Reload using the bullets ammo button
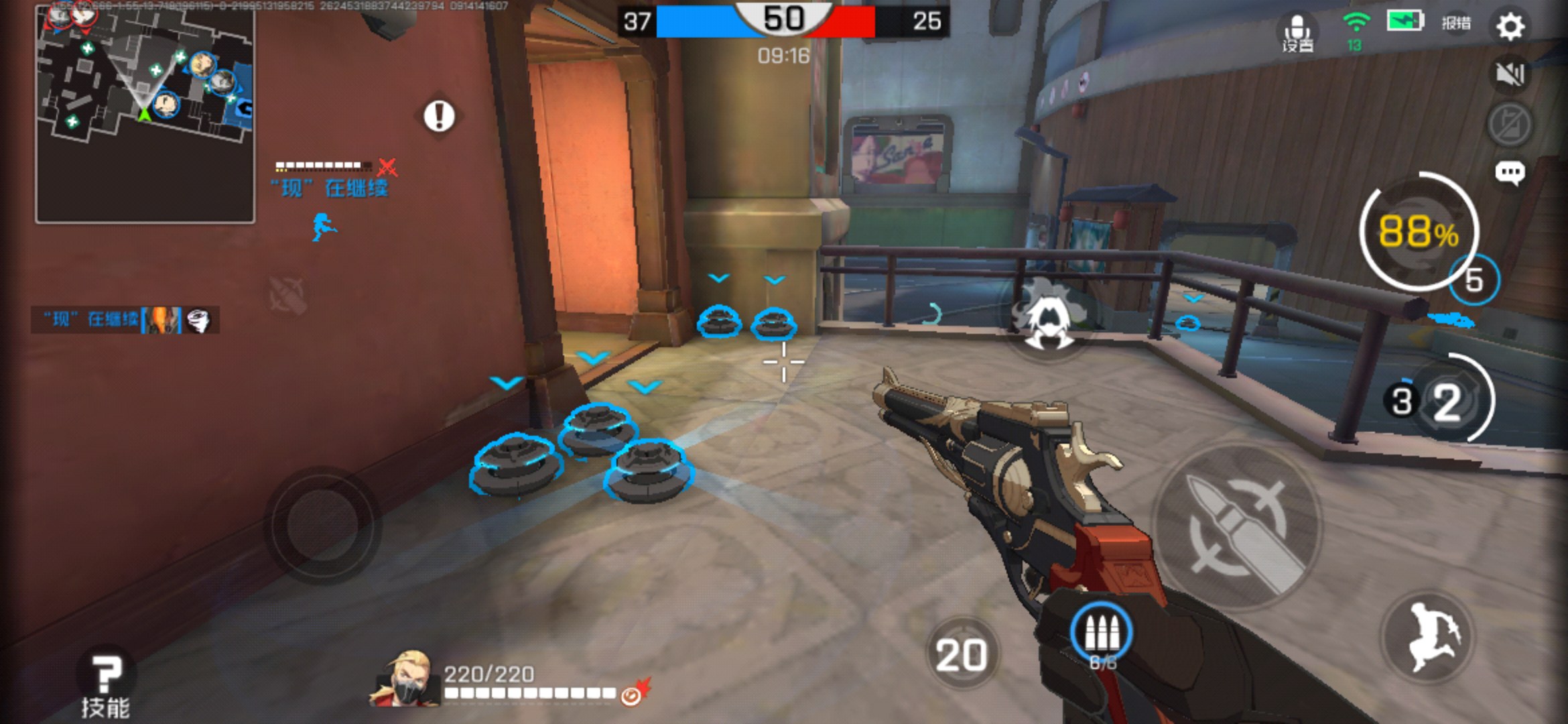The width and height of the screenshot is (1568, 724). (1101, 633)
